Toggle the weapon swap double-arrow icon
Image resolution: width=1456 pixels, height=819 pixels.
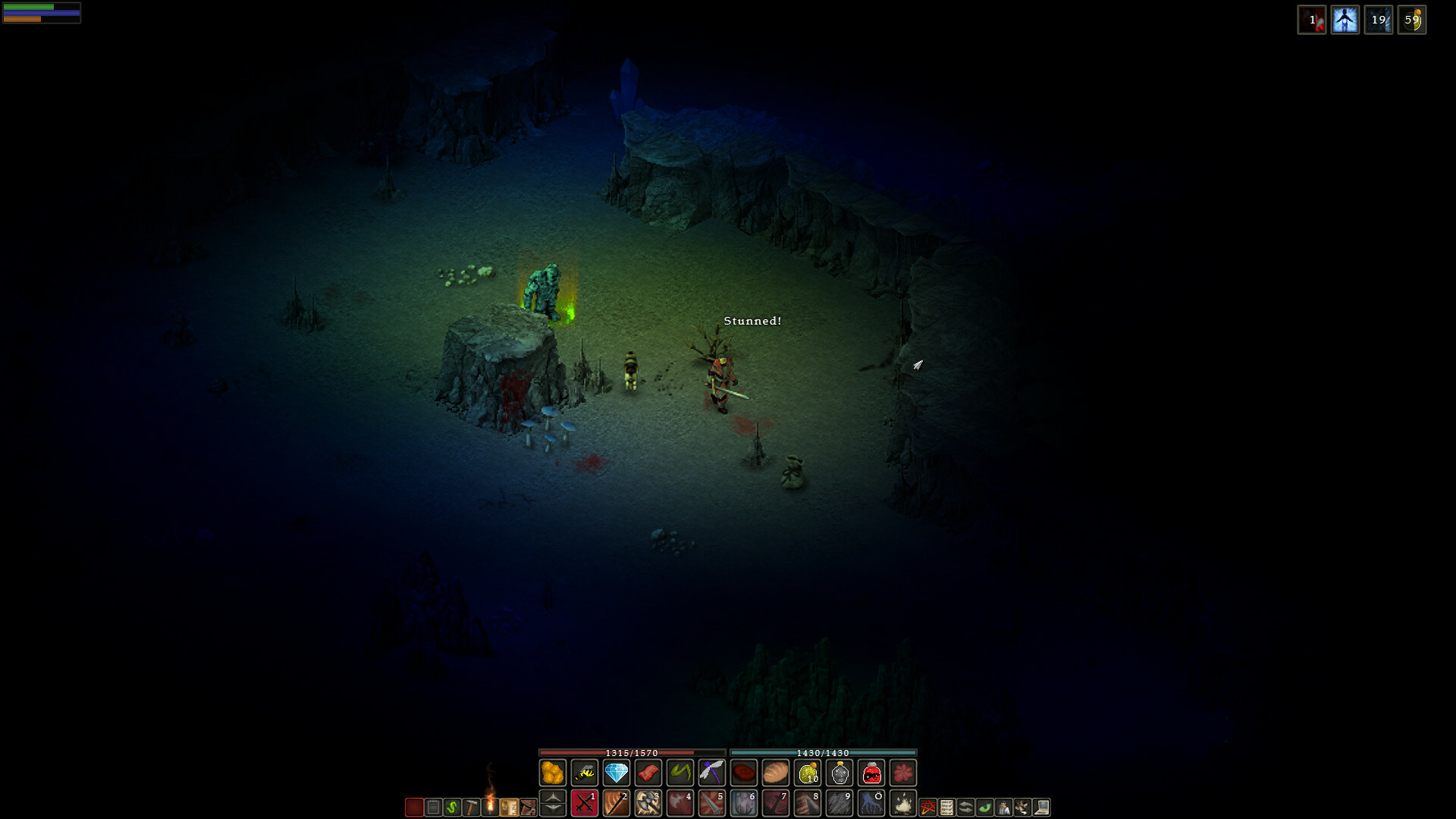pos(965,806)
